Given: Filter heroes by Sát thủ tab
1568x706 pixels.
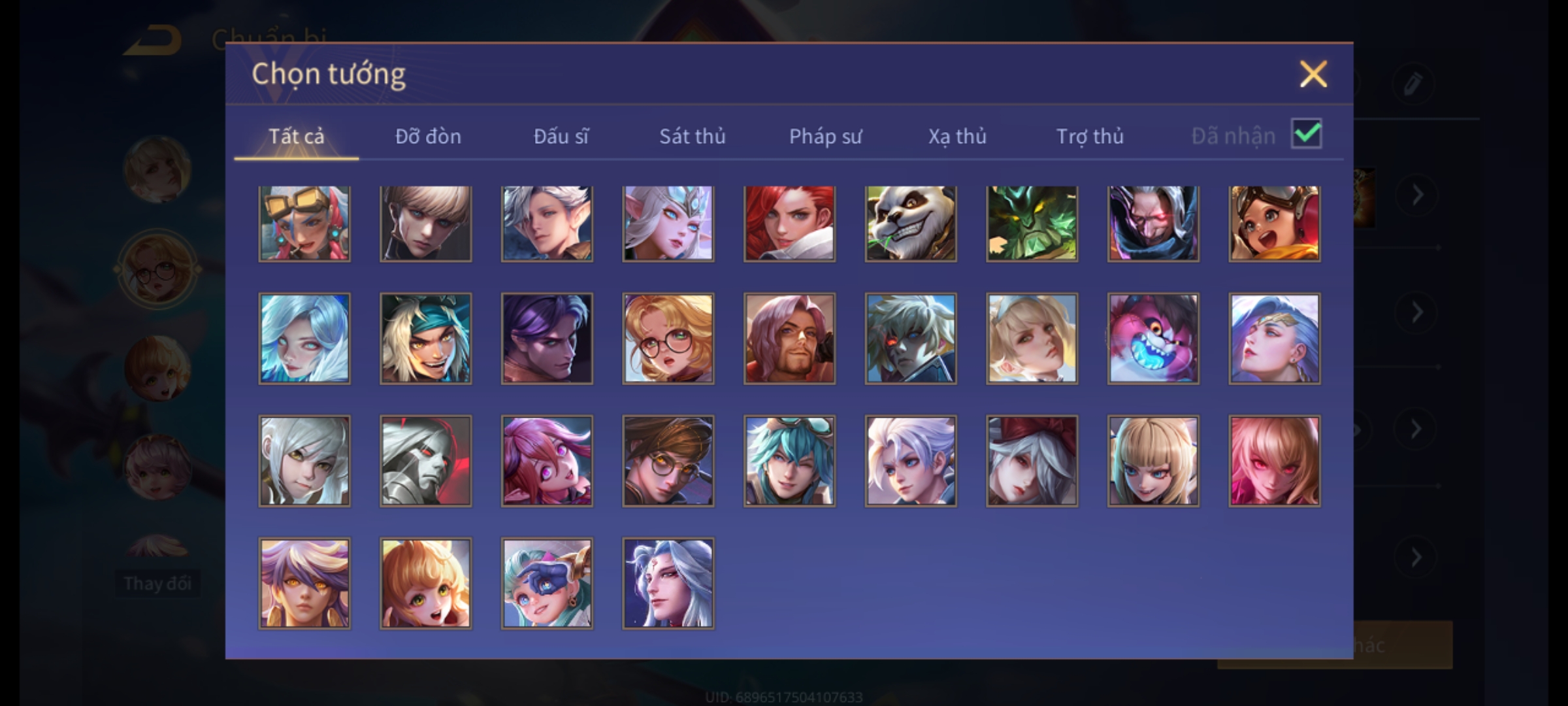Looking at the screenshot, I should [x=692, y=136].
